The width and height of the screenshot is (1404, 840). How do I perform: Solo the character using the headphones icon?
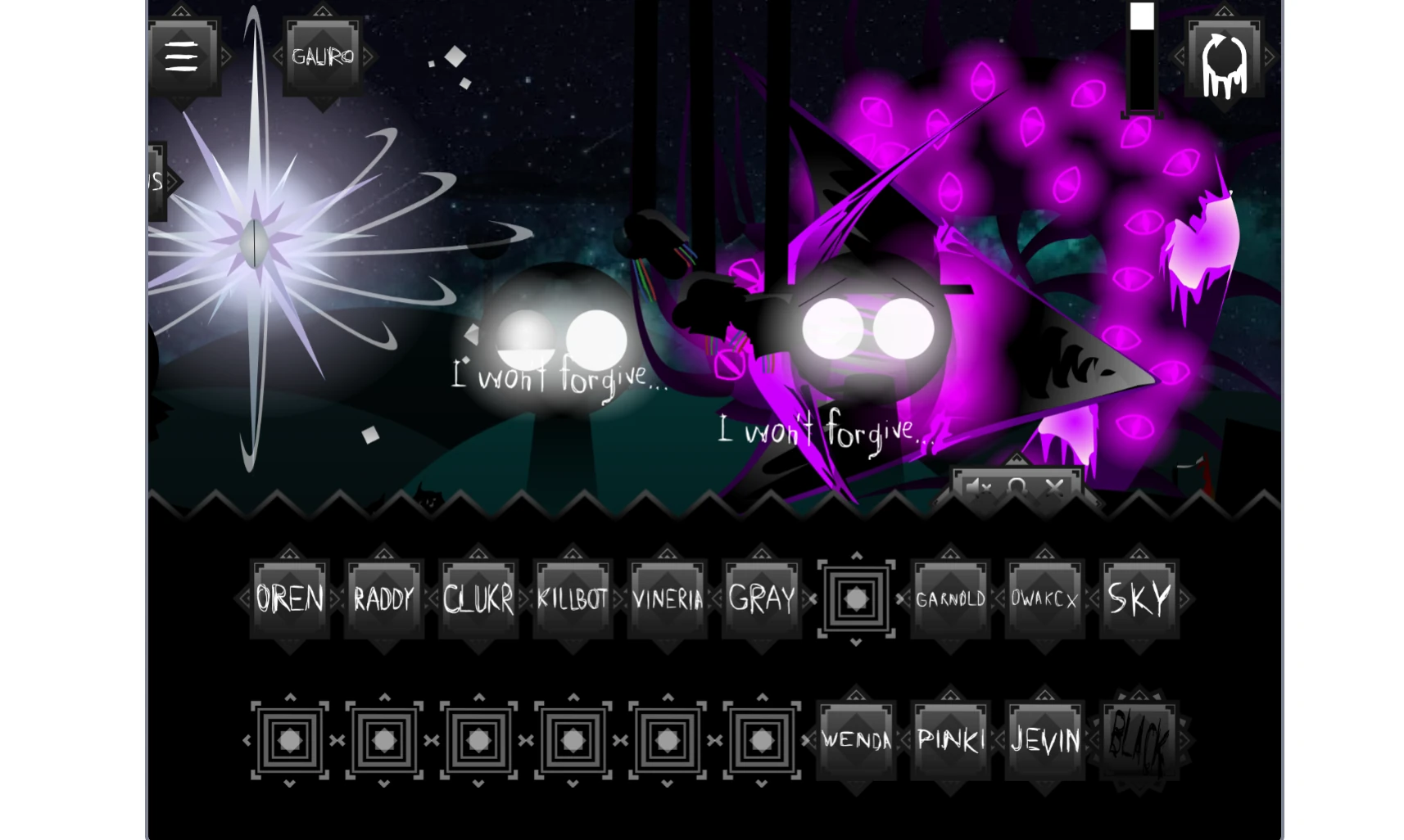(1018, 487)
